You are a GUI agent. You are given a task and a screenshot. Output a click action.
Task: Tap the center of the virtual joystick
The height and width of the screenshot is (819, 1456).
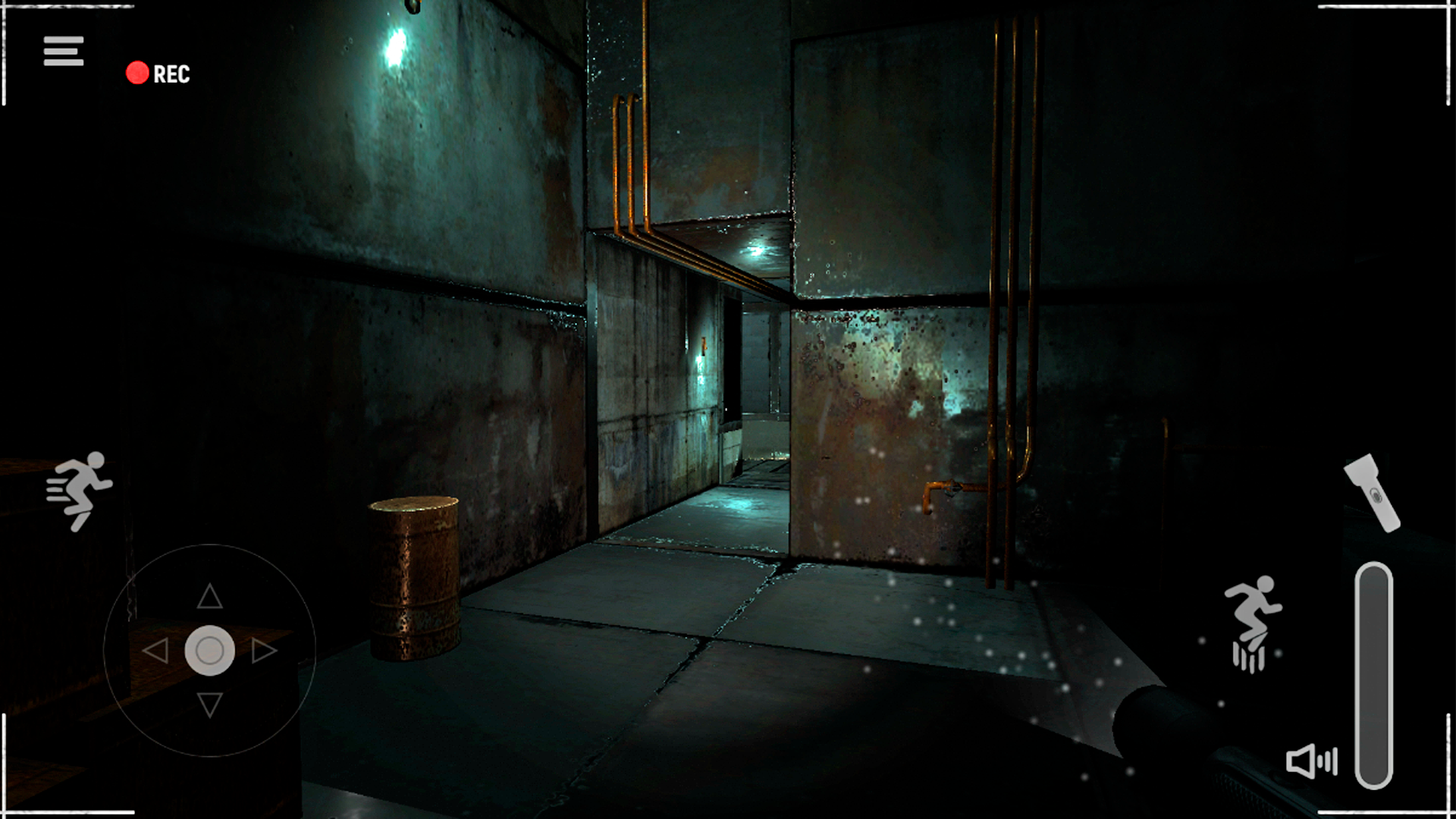(x=210, y=650)
